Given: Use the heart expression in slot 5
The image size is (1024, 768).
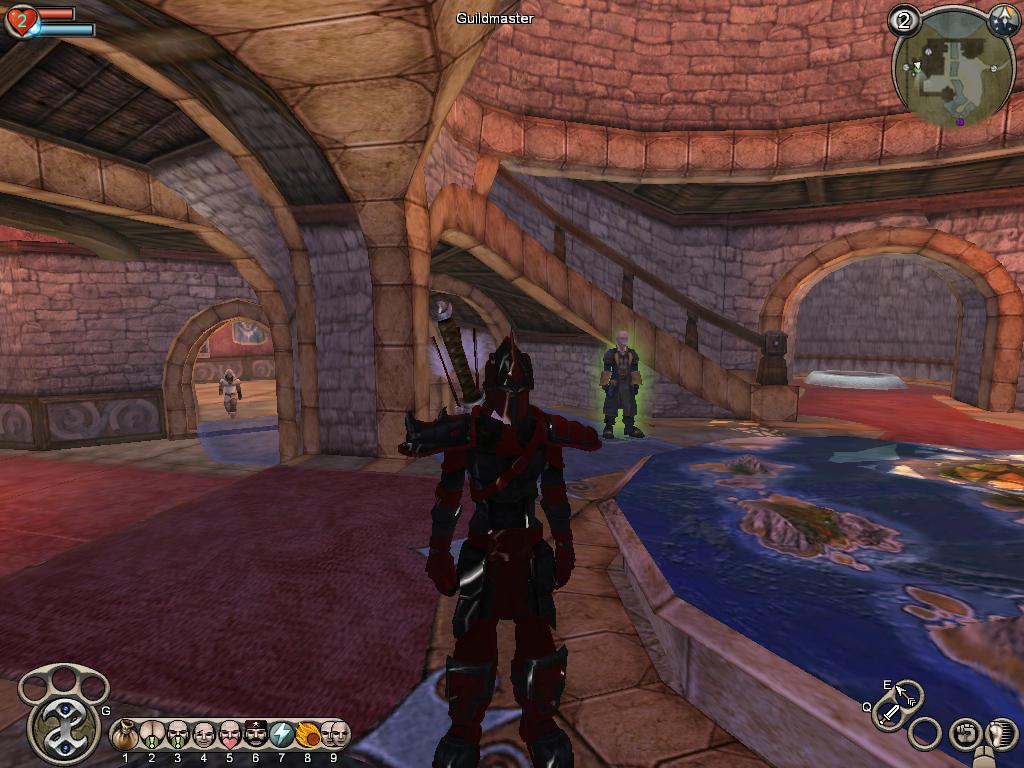Looking at the screenshot, I should (x=229, y=736).
